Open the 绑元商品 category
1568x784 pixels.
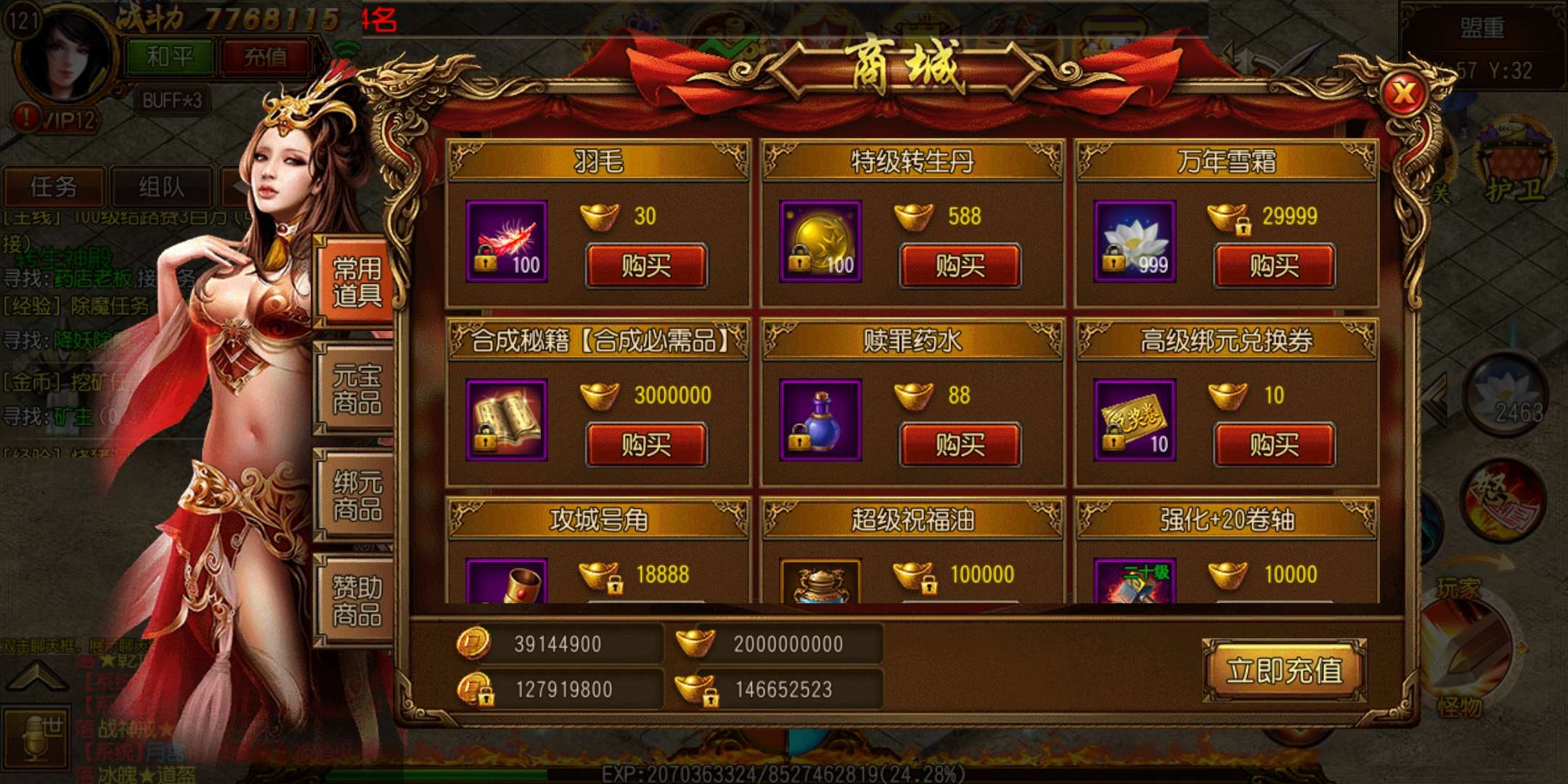click(356, 495)
